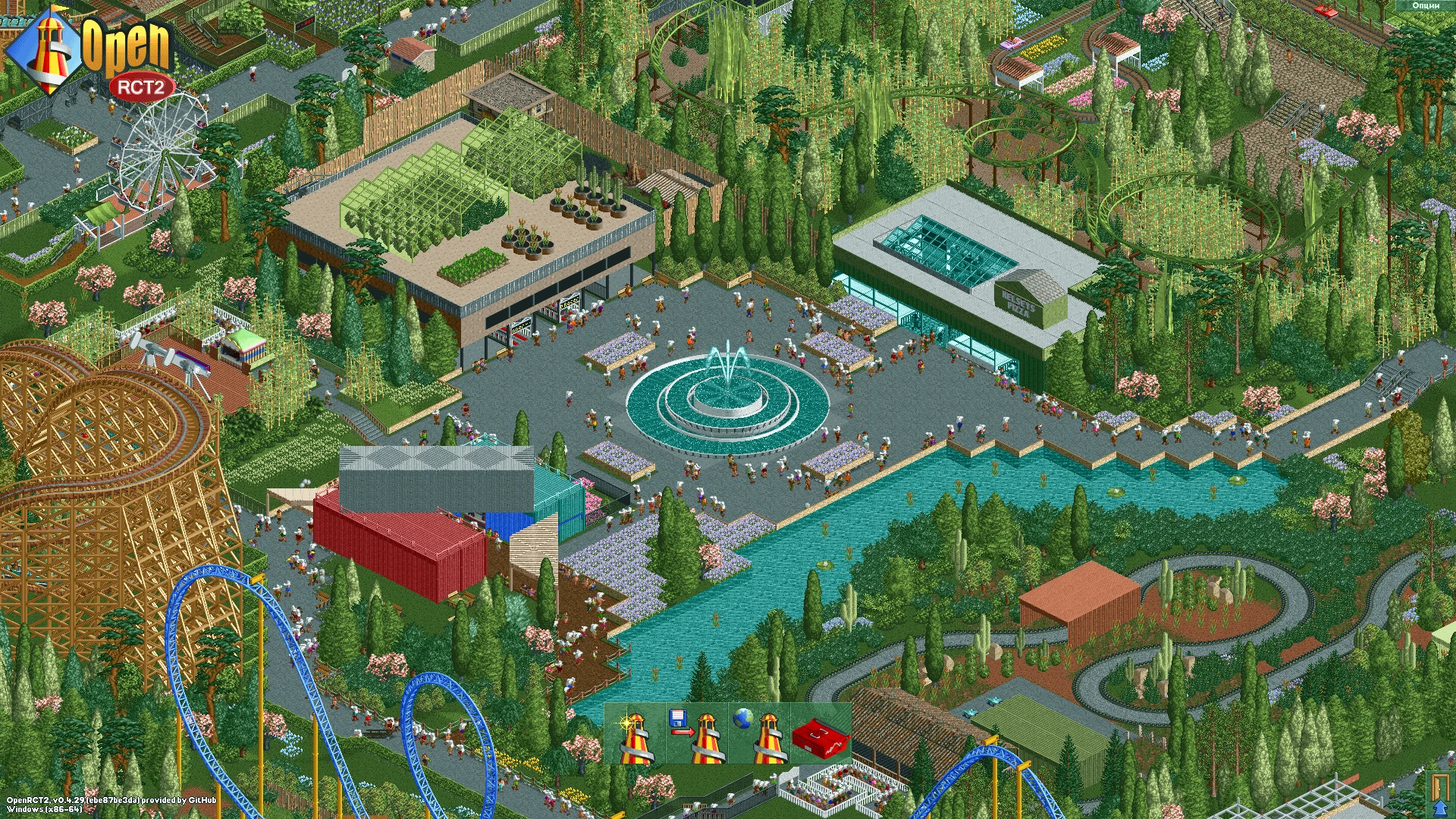This screenshot has width=1456, height=819.
Task: Select the red monorail car on the track
Action: pyautogui.click(x=1326, y=10)
